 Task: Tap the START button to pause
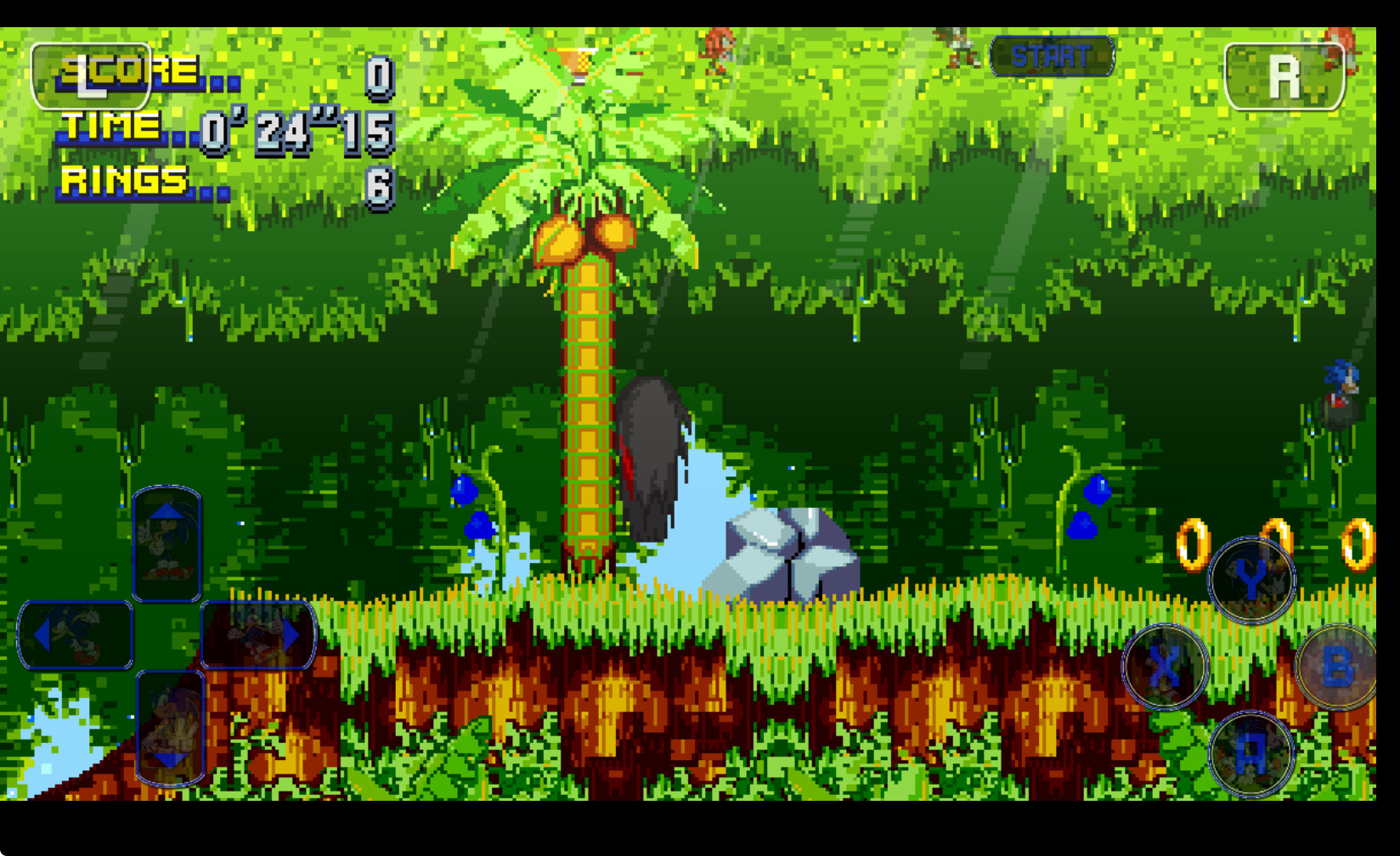(x=1051, y=56)
